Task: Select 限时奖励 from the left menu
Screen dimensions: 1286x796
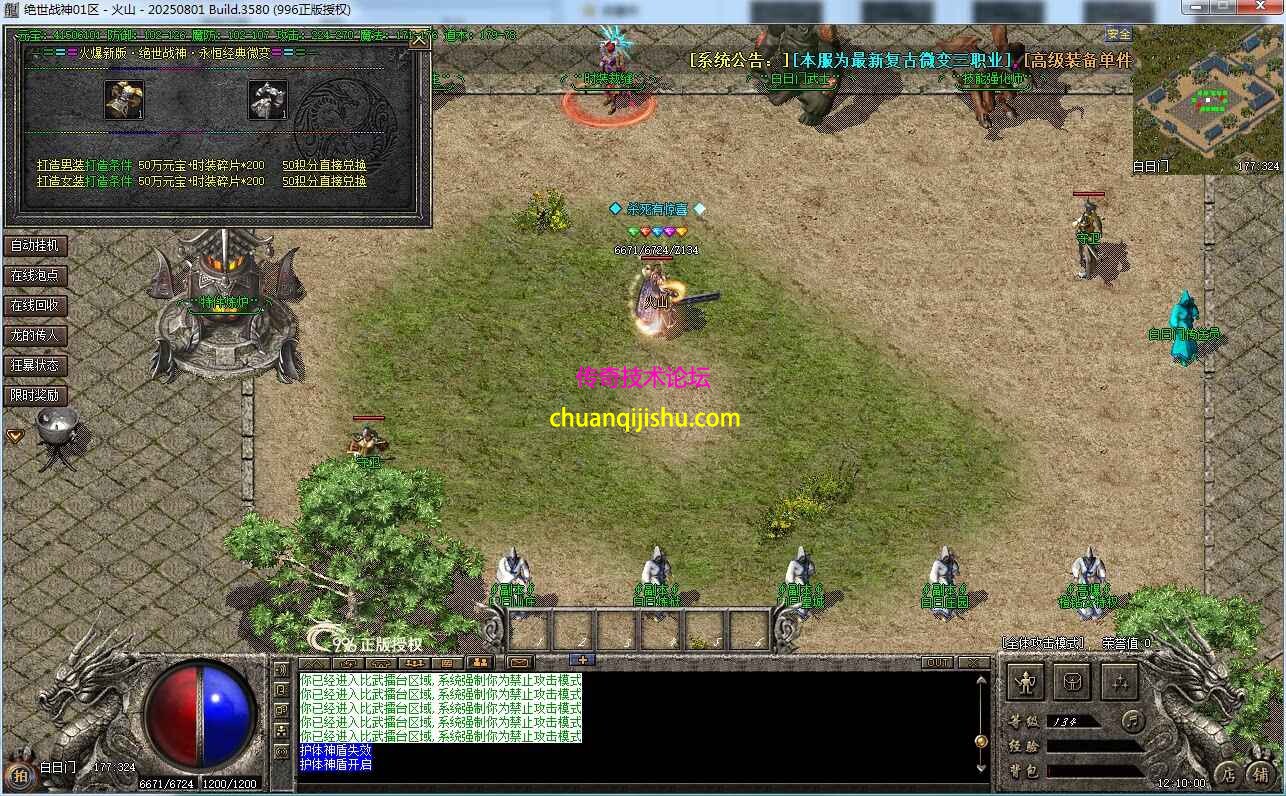Action: click(36, 395)
